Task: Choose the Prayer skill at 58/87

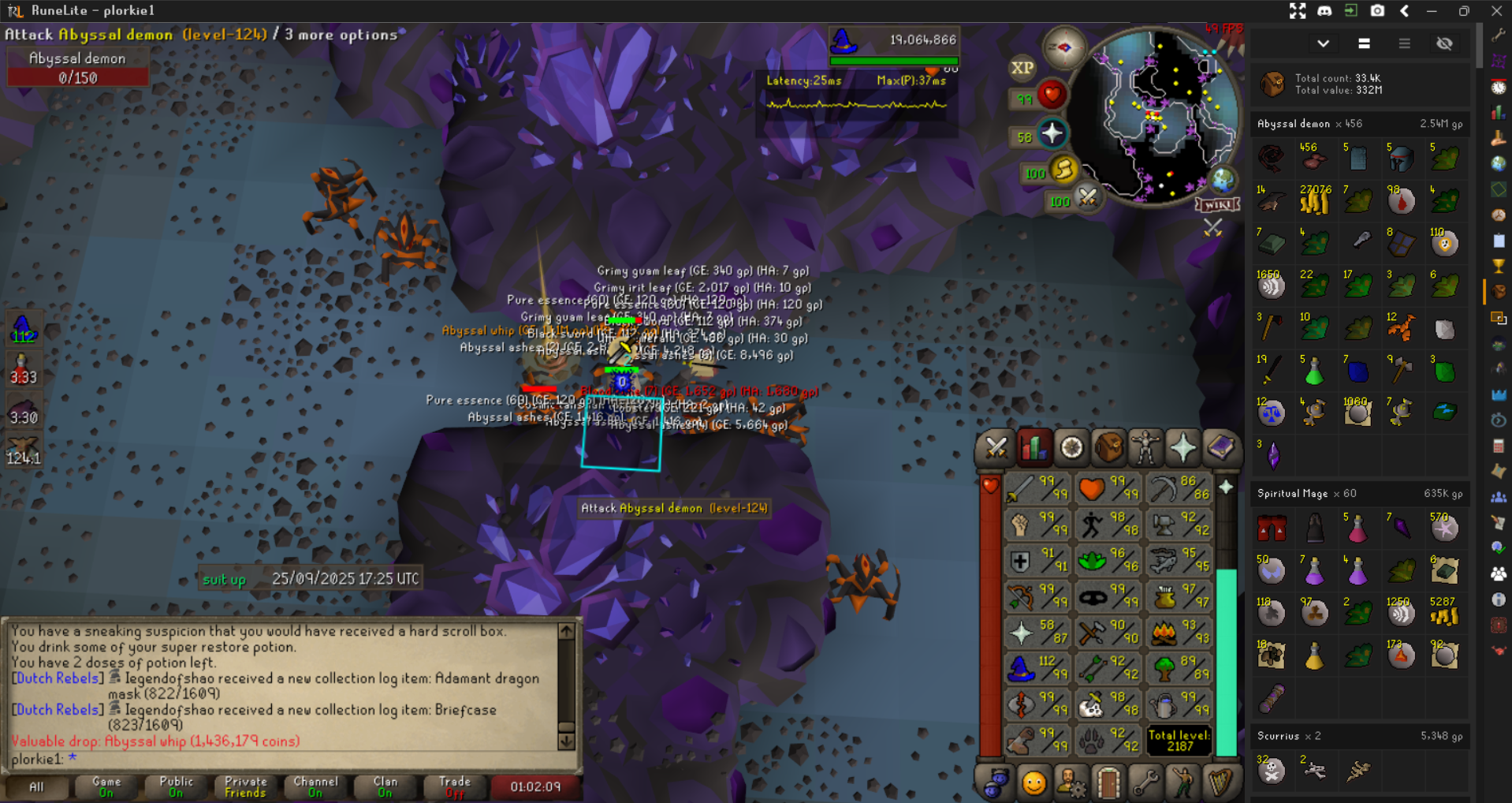Action: point(1036,633)
